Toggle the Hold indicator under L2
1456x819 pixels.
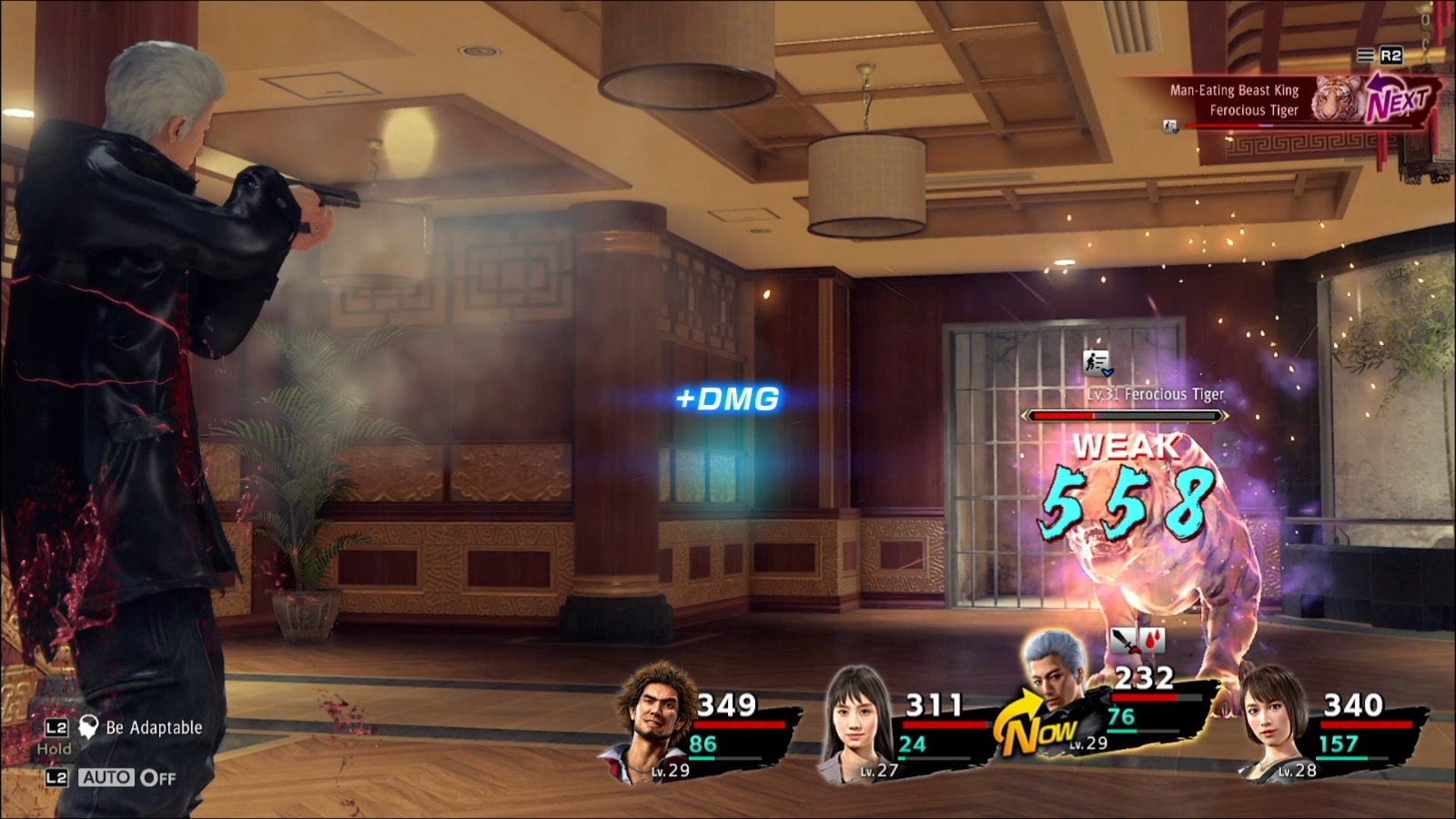pos(53,750)
